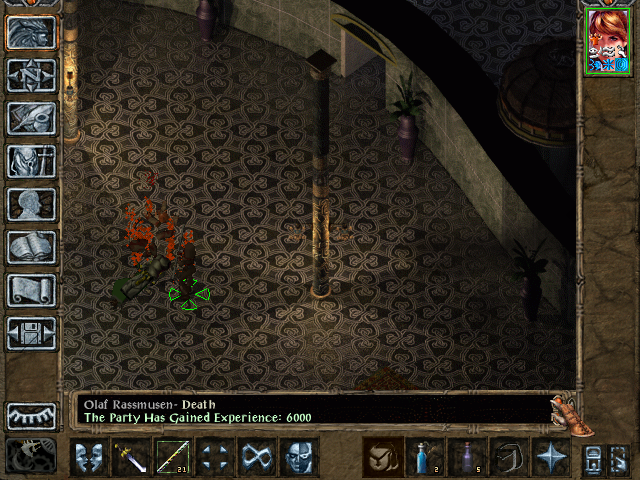Click the Return to Game sidebar button

(31, 32)
